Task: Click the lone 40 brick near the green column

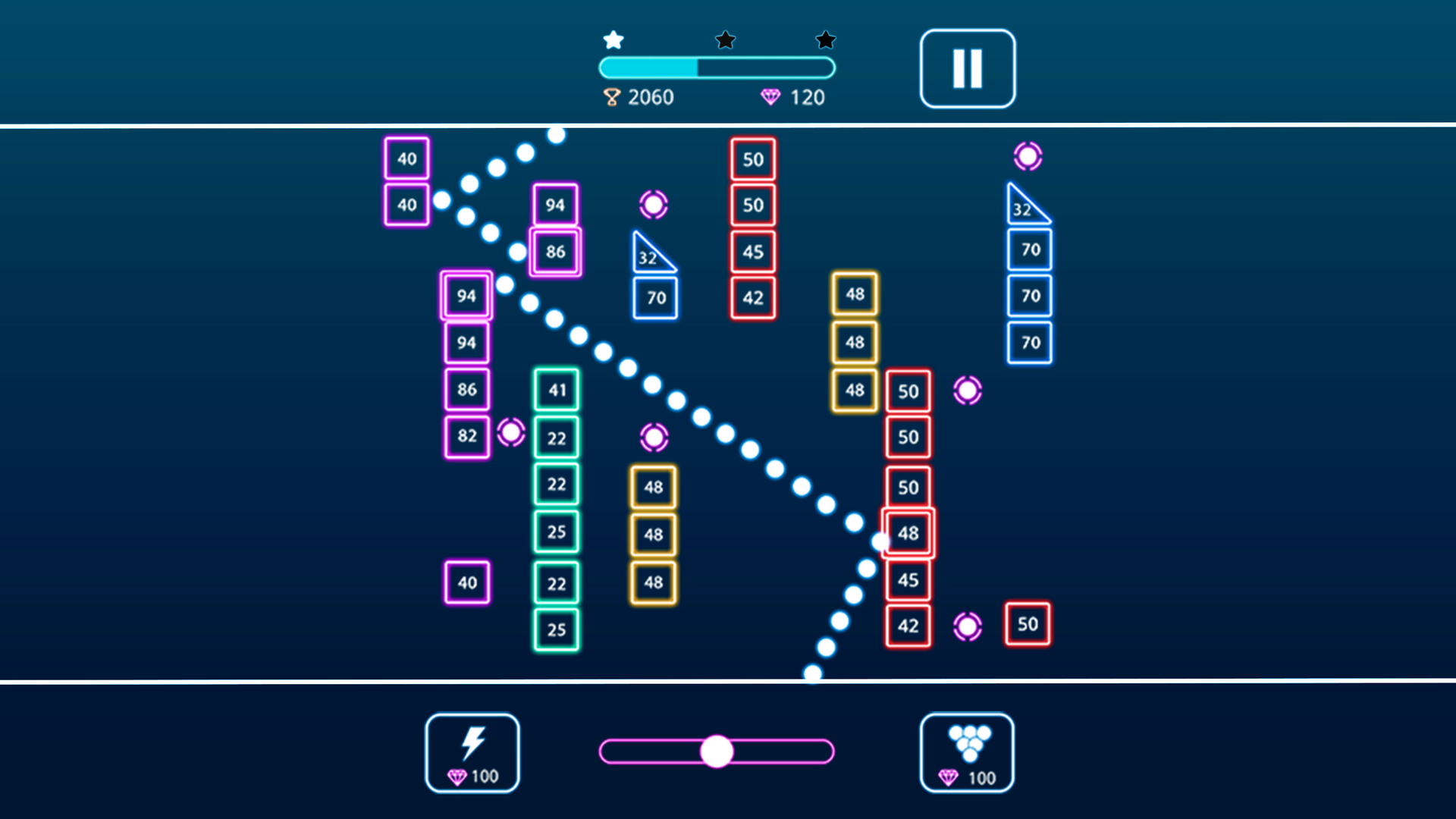Action: click(466, 583)
